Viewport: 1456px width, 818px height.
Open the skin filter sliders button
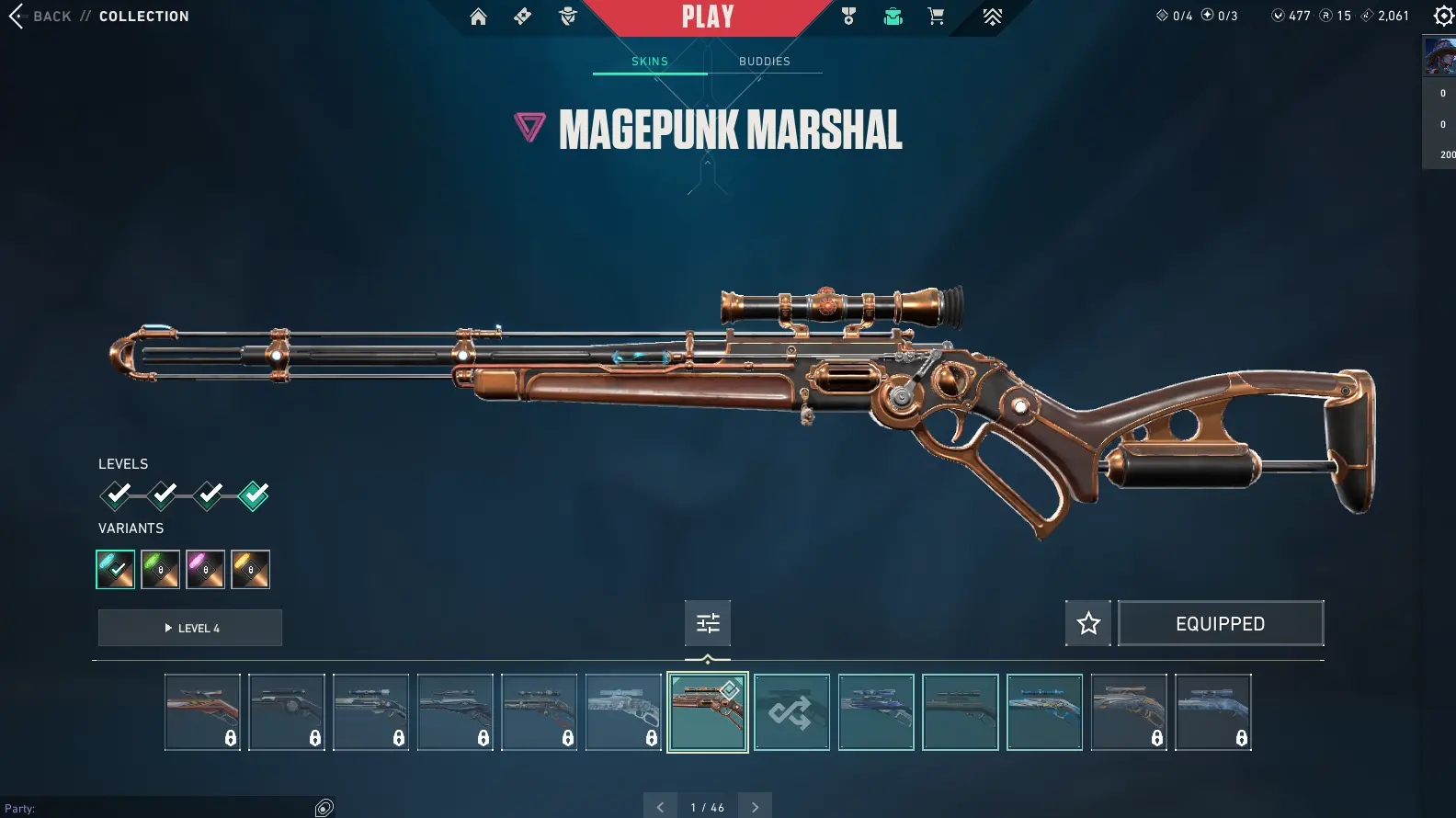tap(708, 624)
